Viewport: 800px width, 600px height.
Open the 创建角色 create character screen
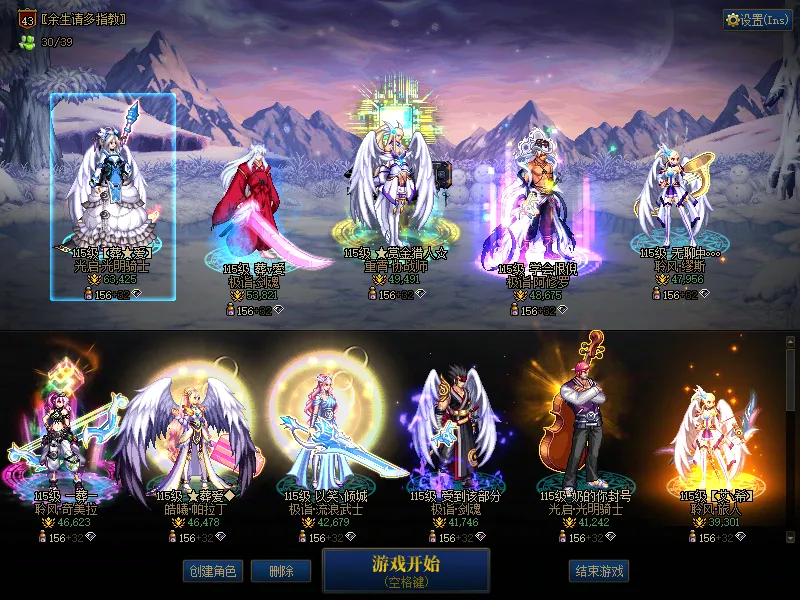(212, 571)
